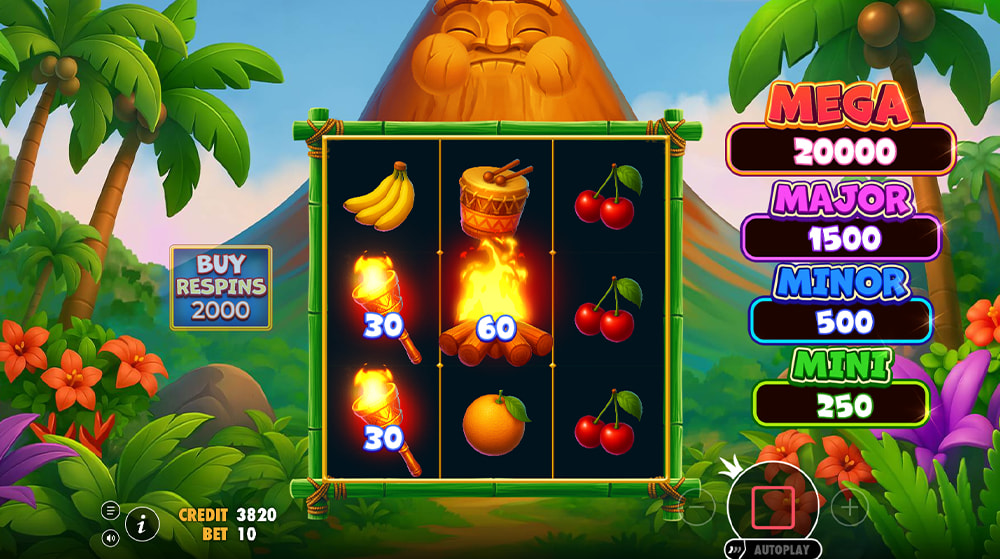
Task: Increase the bet with the plus button
Action: tap(849, 509)
